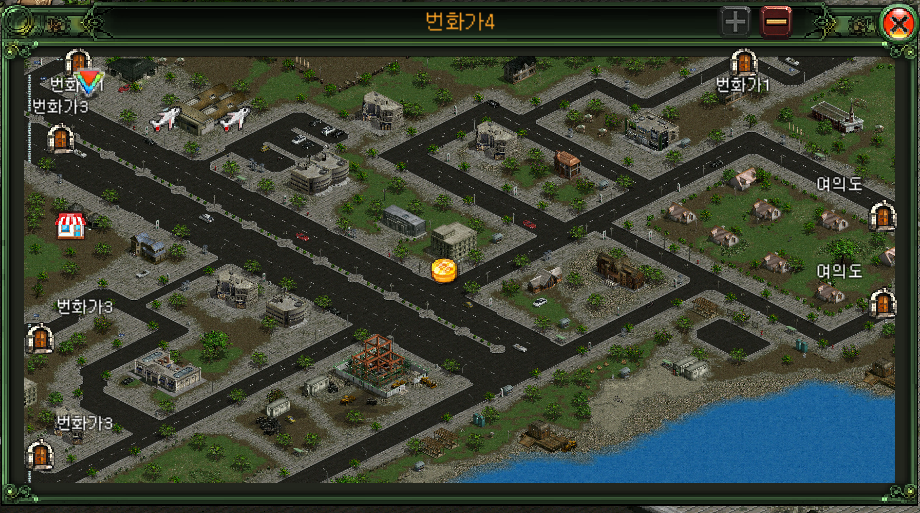Click the rainbow triangle position marker

(90, 83)
